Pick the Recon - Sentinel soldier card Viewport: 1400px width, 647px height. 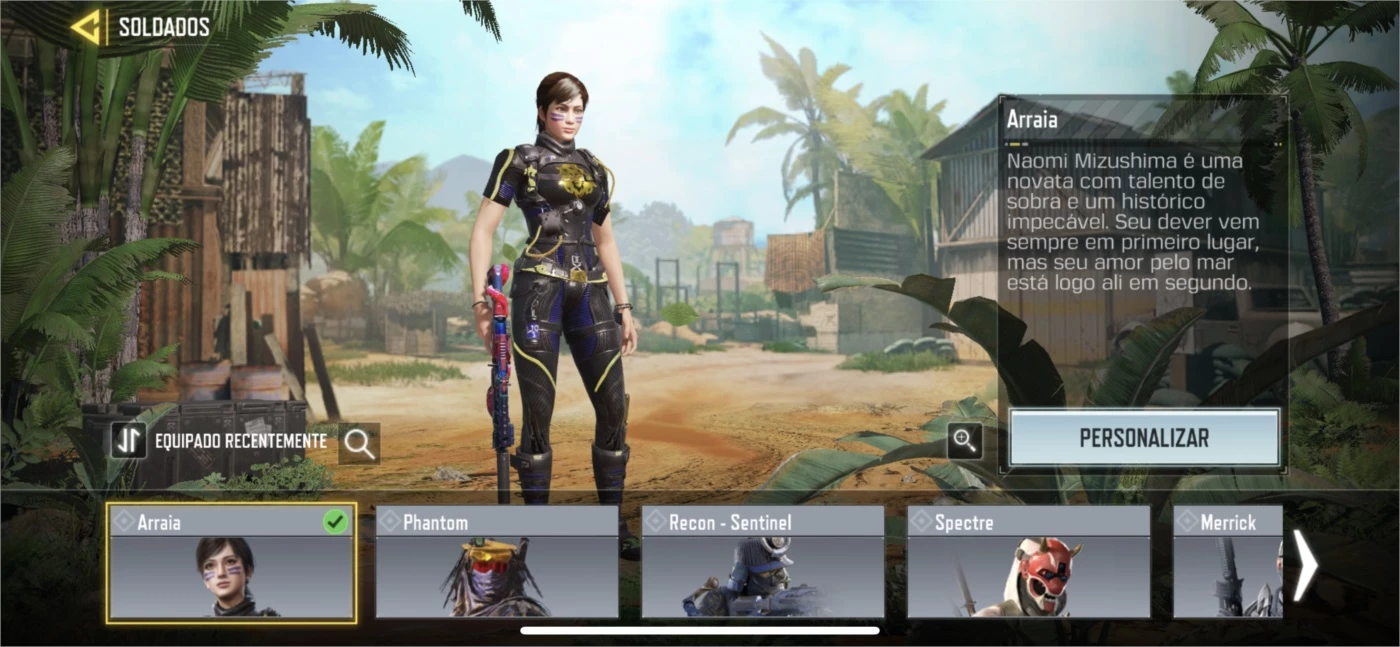pos(763,563)
